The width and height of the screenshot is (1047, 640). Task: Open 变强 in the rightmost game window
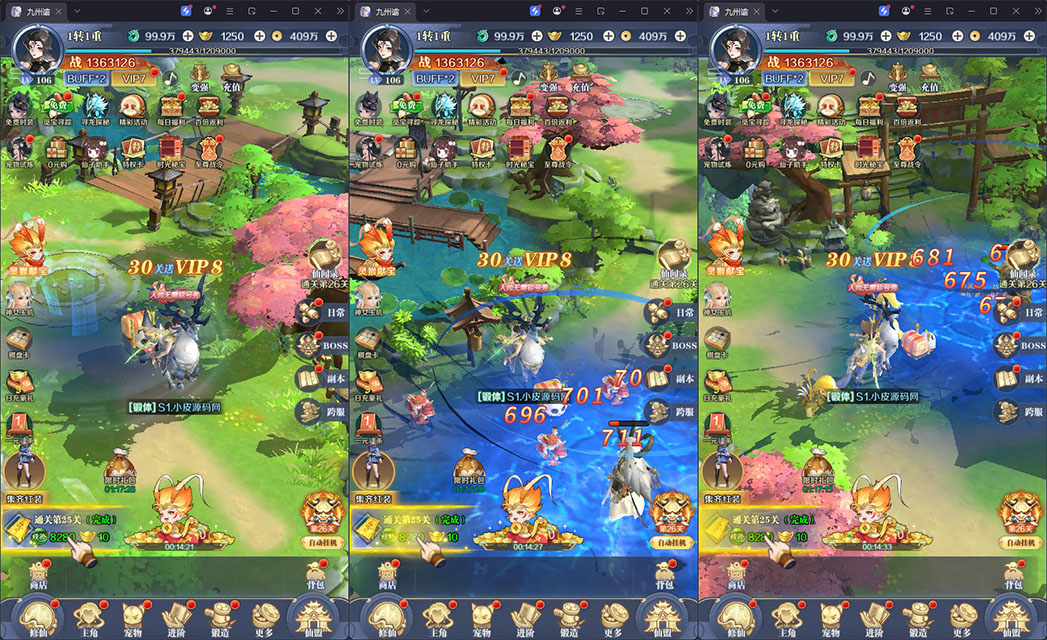tap(898, 75)
